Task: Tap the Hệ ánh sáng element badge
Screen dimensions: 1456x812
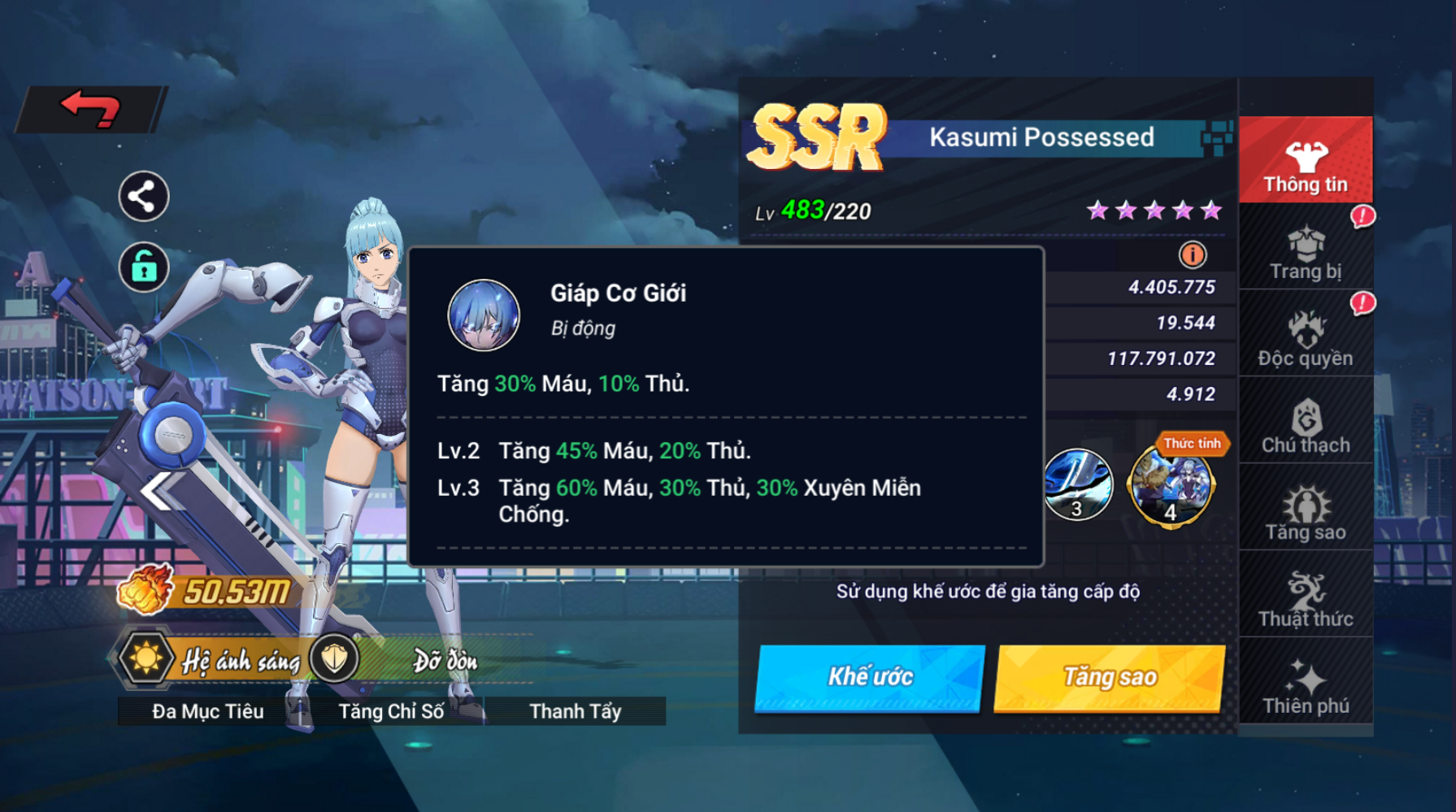Action: tap(146, 658)
